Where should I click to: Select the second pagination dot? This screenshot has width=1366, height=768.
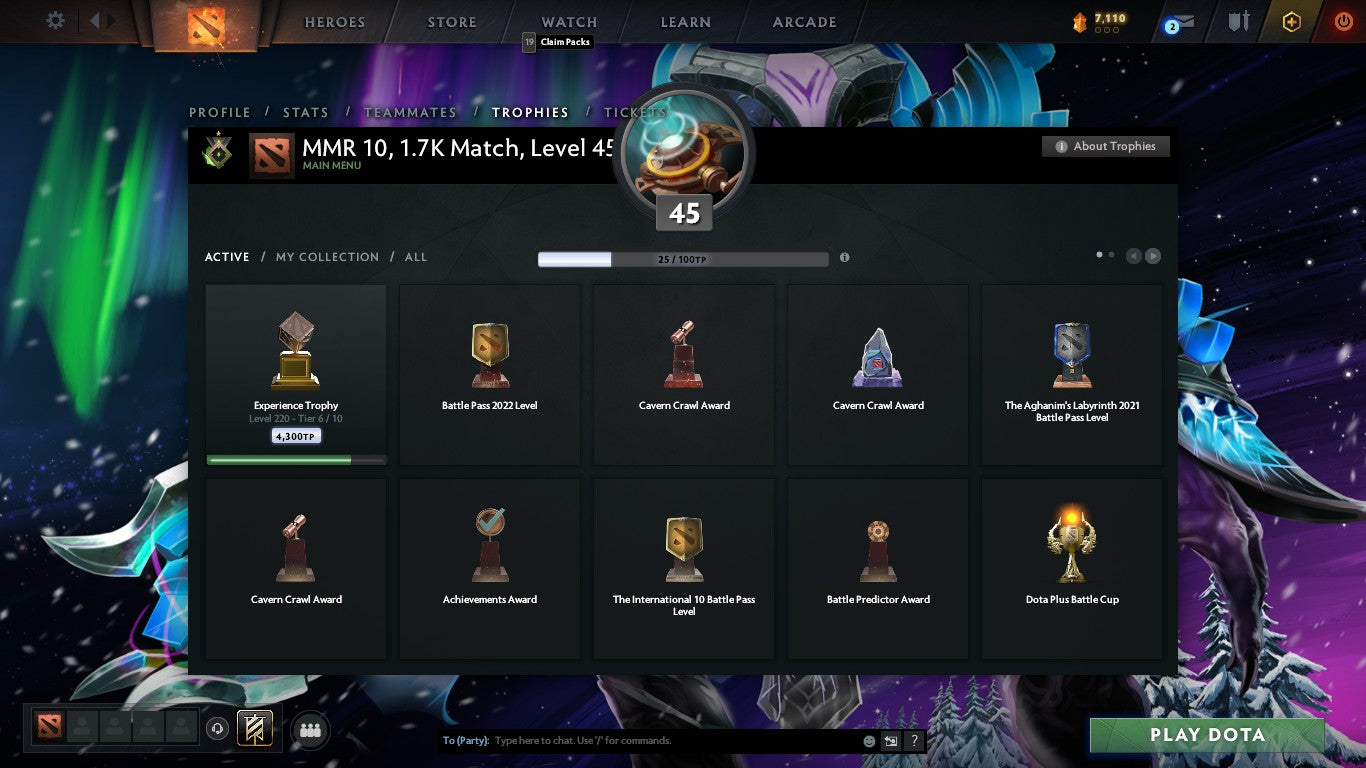point(1109,255)
